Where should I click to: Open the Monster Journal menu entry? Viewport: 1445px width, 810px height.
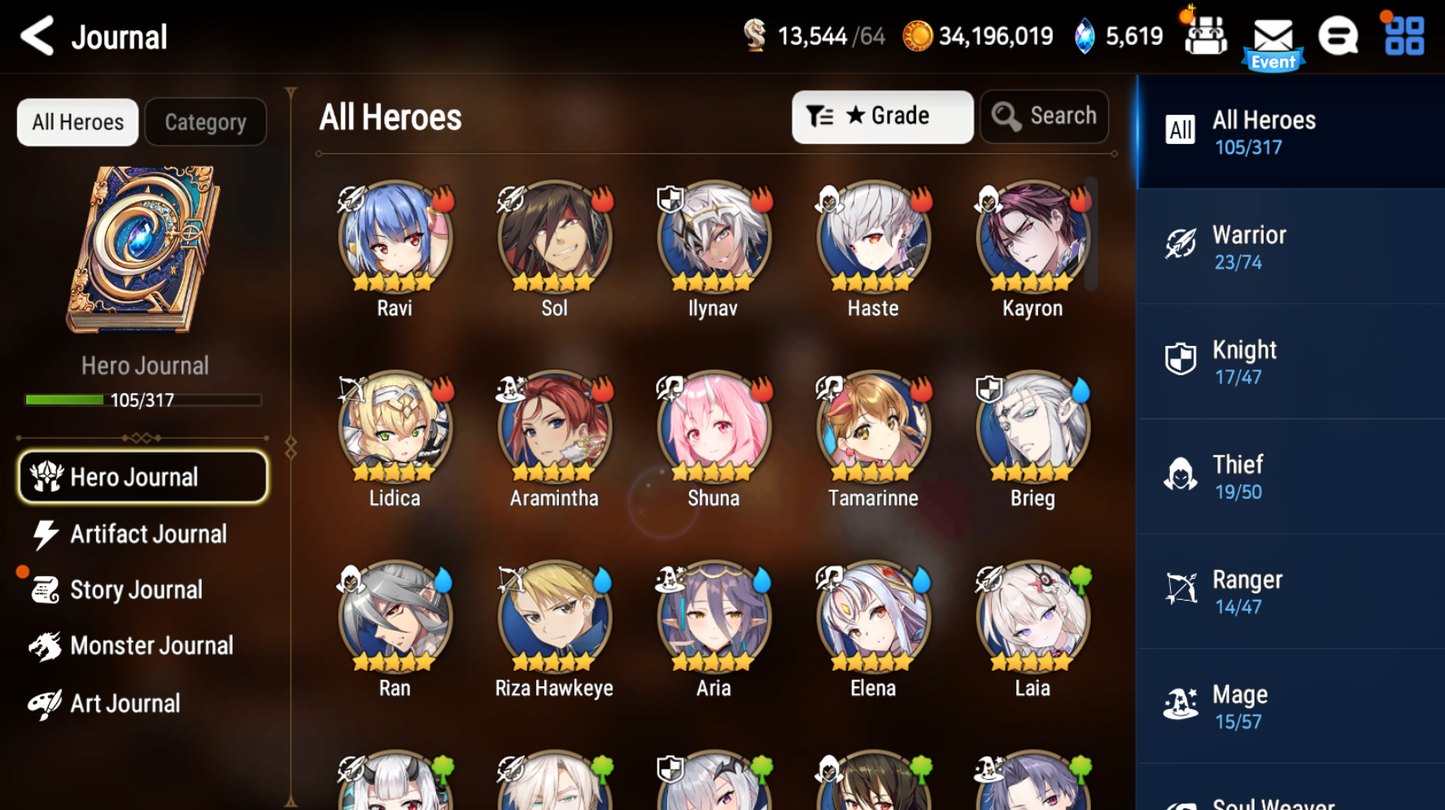(151, 646)
